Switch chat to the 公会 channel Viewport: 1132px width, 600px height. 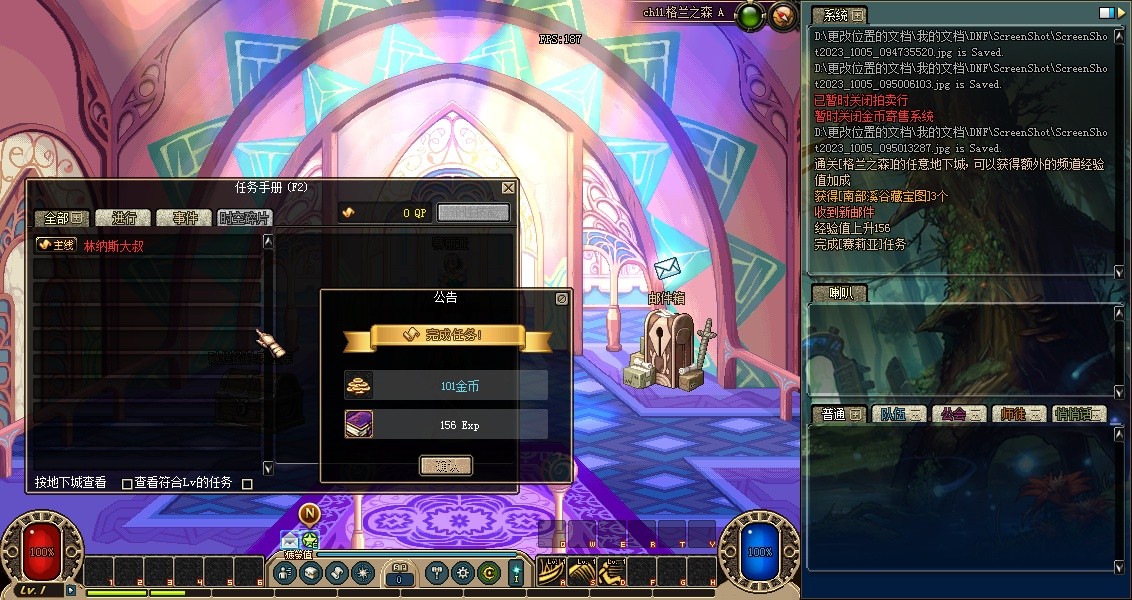960,414
